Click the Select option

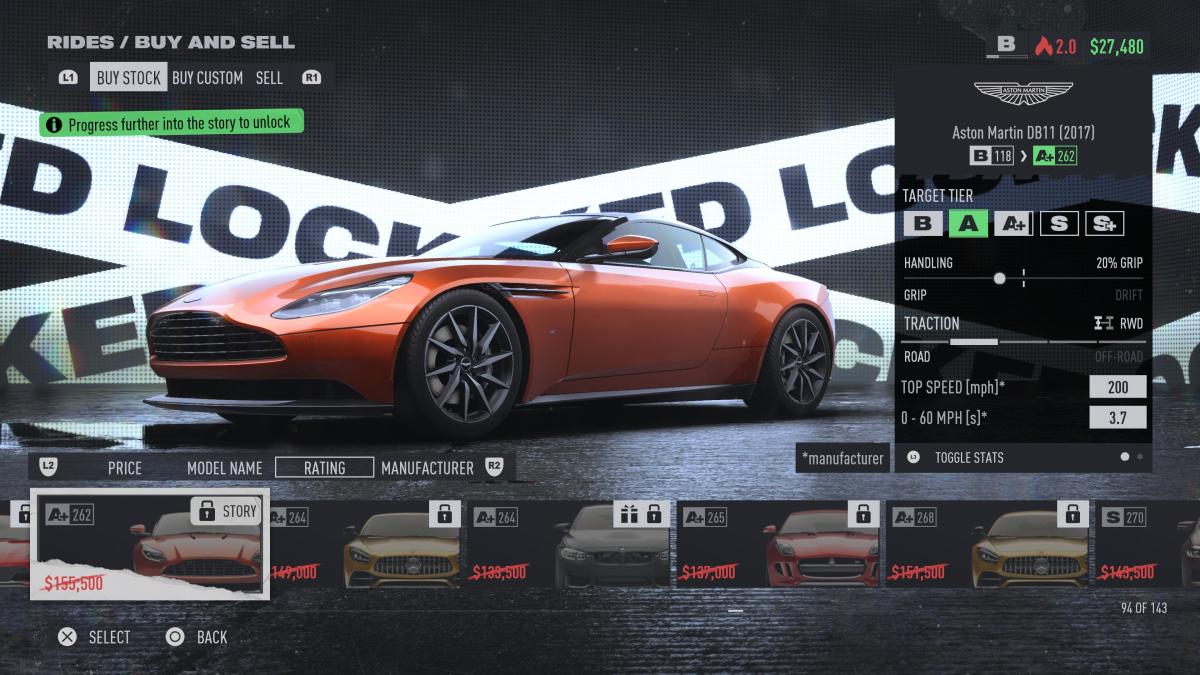(x=95, y=637)
